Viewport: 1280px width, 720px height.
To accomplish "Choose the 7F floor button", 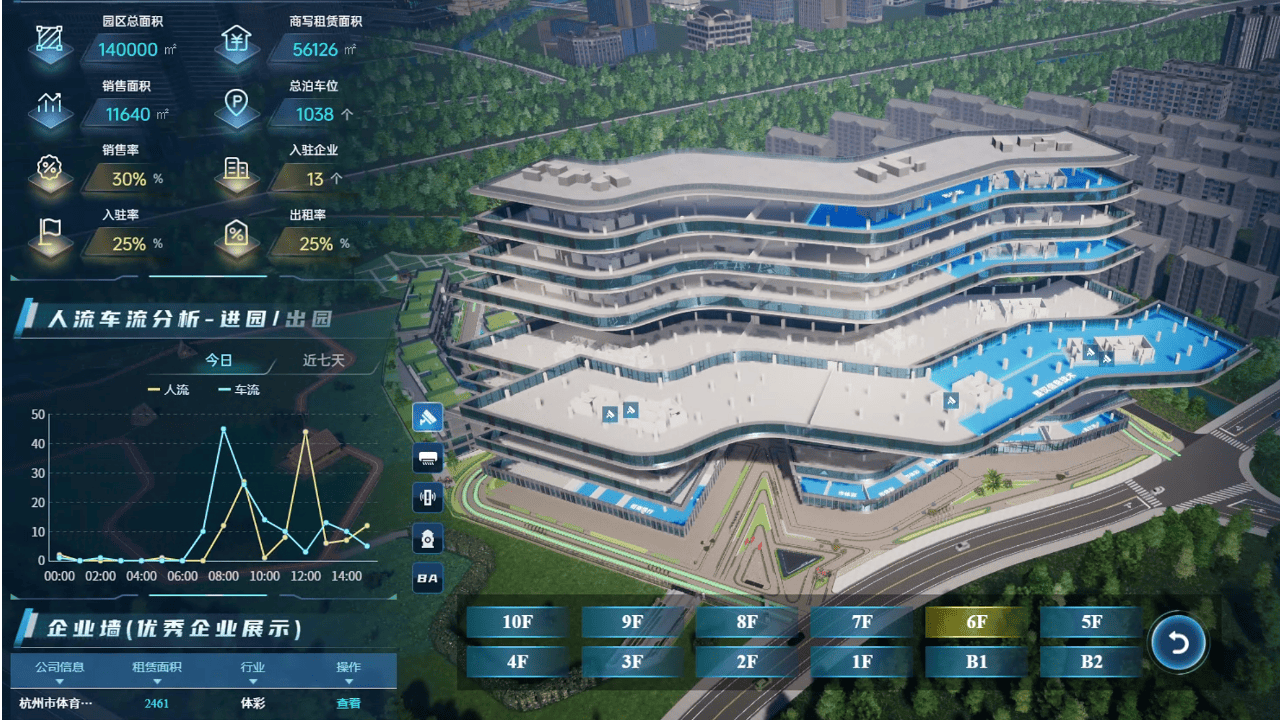I will (x=862, y=622).
